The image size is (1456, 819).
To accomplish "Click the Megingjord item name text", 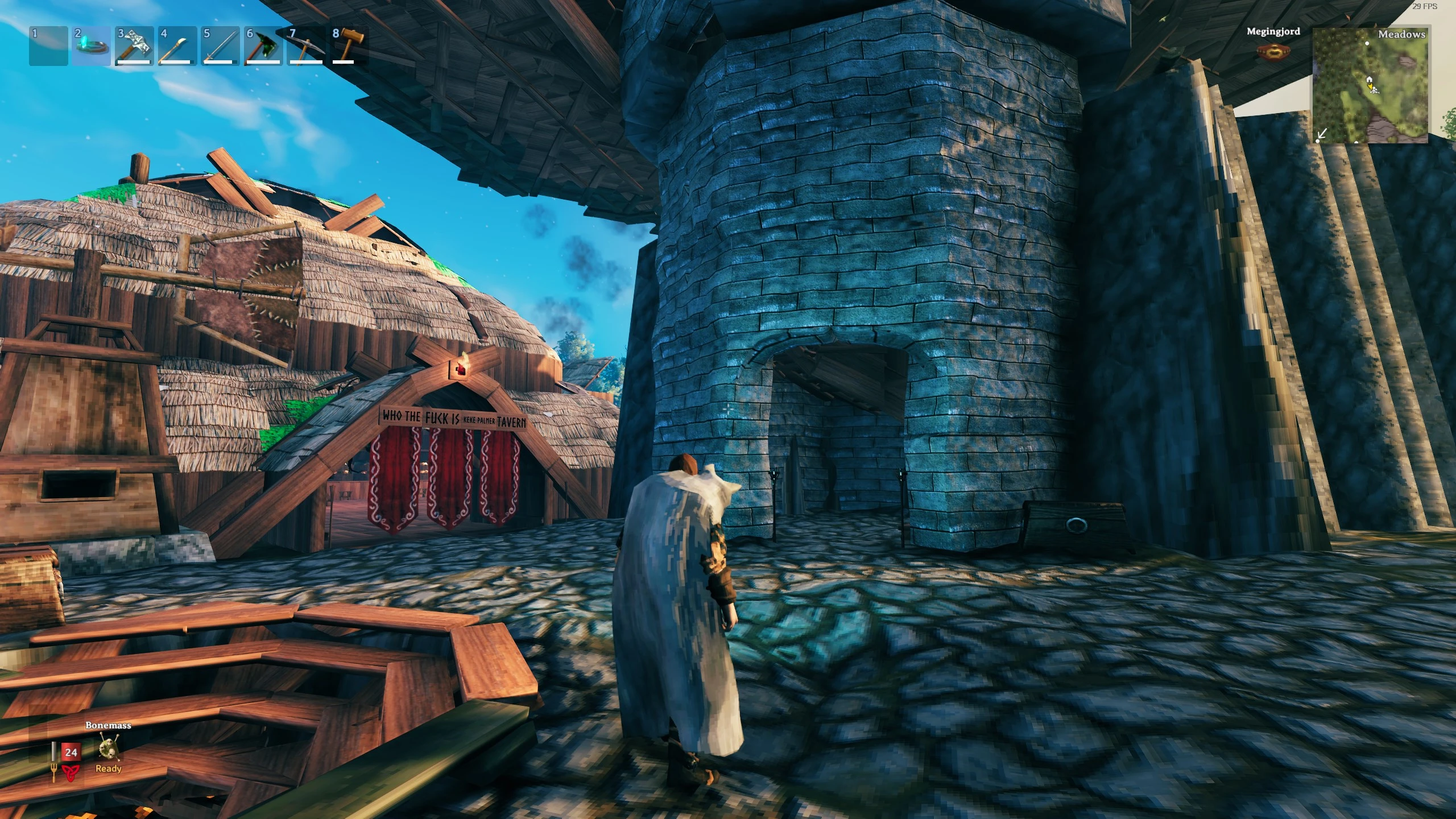I will pos(1274,32).
